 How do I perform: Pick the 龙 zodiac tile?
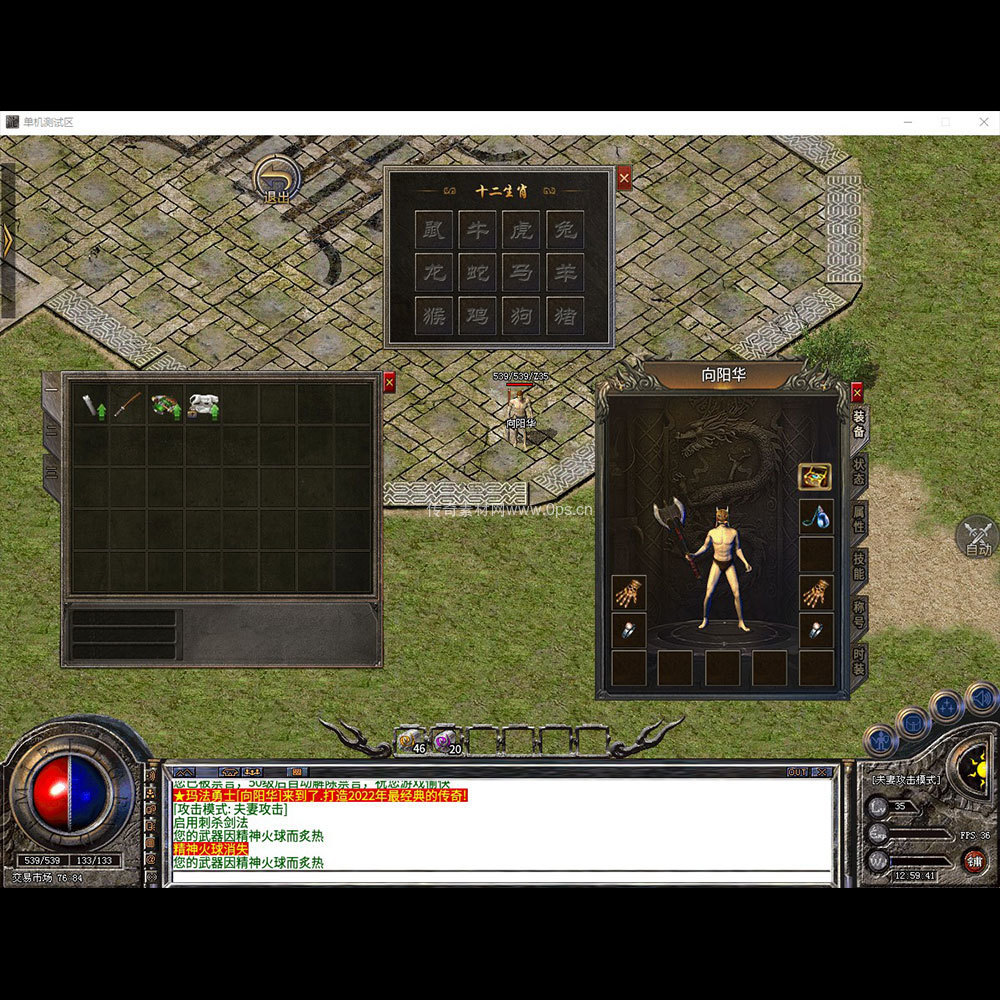point(434,272)
